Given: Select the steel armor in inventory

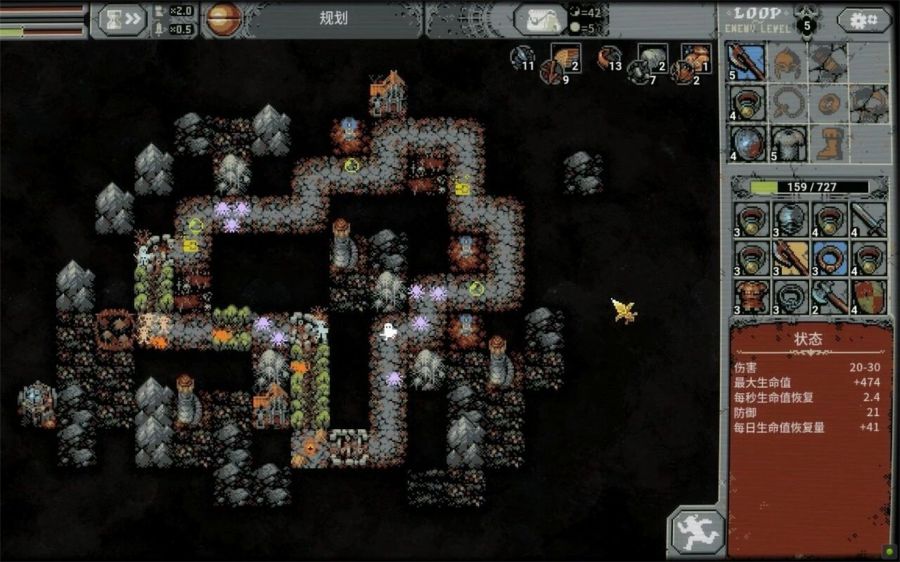Looking at the screenshot, I should pos(789,217).
